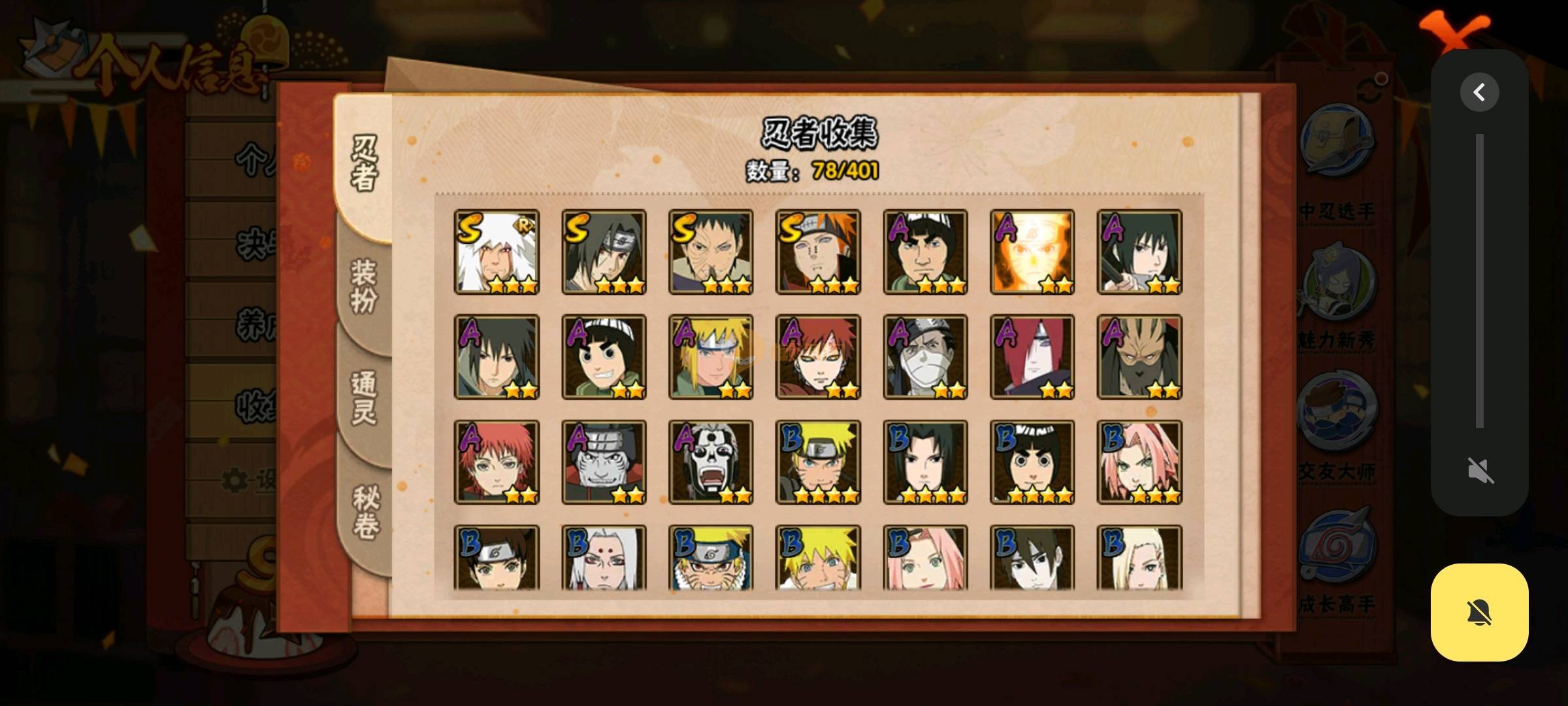Select the A-rank masked Hidan portrait
This screenshot has width=1568, height=706.
click(x=711, y=462)
